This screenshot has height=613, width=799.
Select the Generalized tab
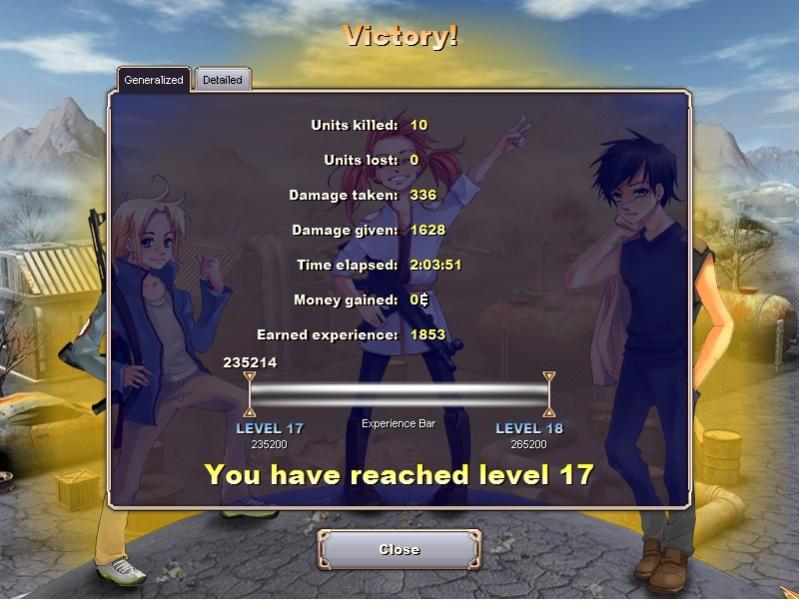[x=154, y=80]
